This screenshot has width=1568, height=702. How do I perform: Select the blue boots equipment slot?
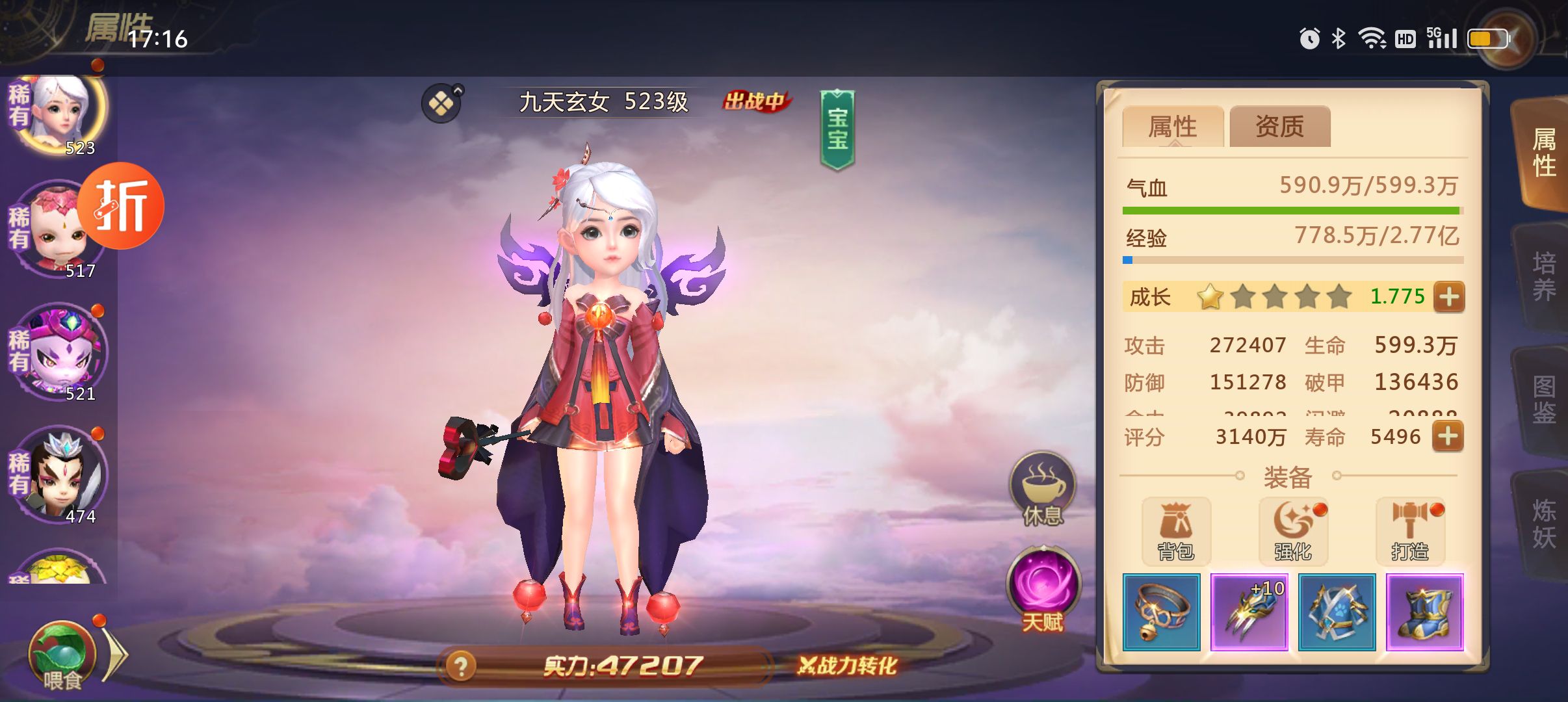coord(1424,612)
